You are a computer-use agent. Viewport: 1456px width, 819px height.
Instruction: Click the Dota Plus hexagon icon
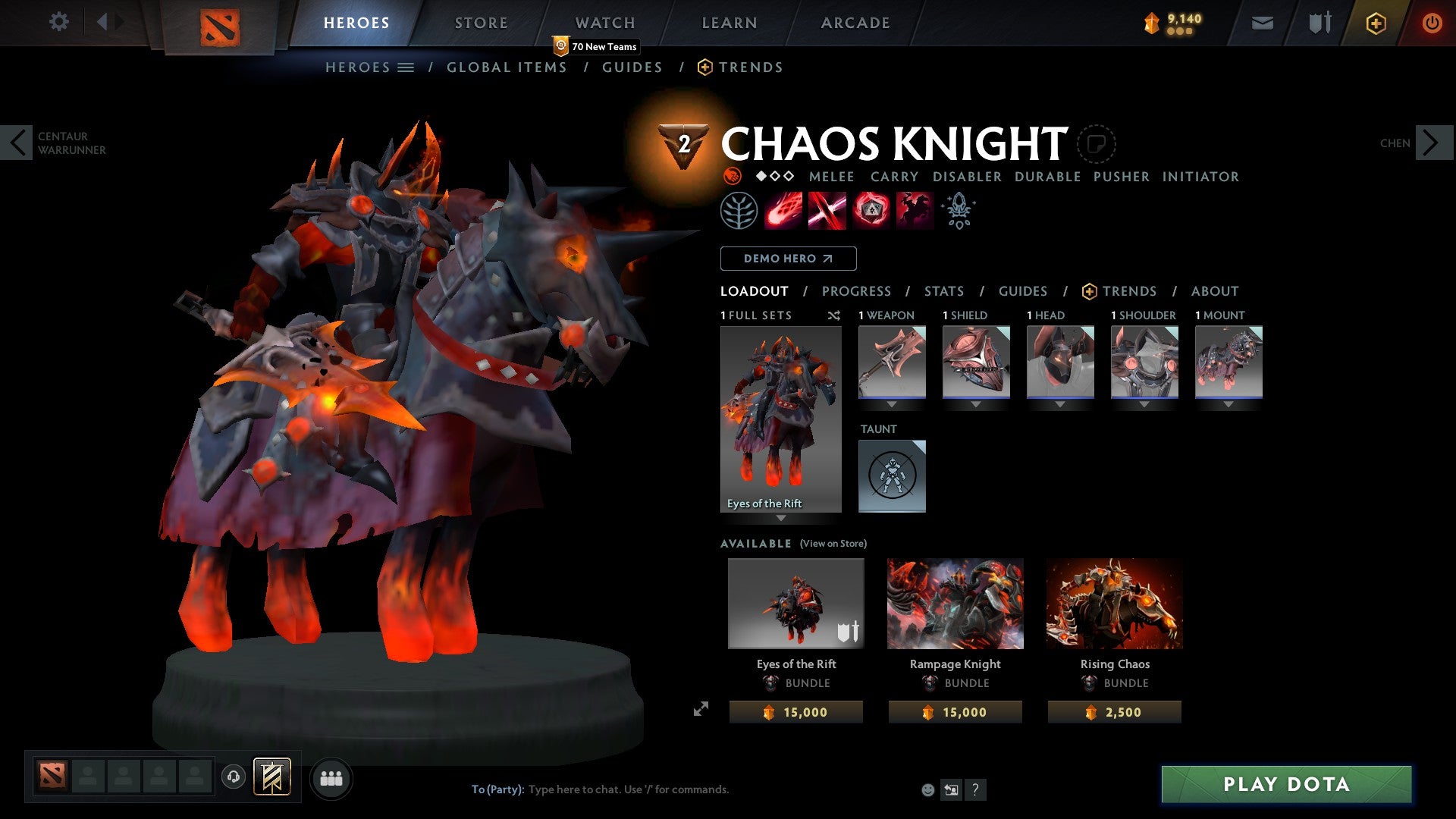pyautogui.click(x=1376, y=22)
